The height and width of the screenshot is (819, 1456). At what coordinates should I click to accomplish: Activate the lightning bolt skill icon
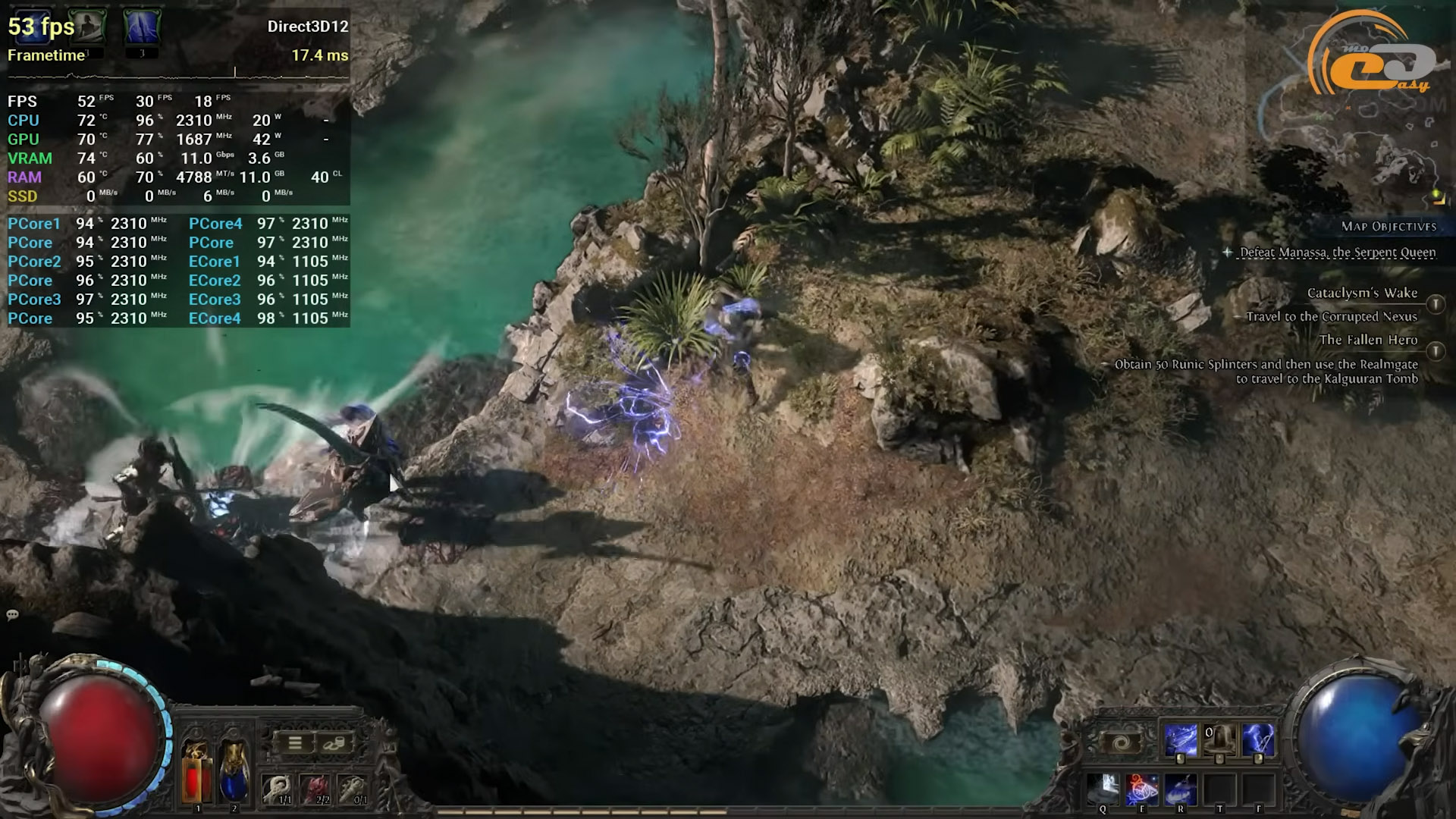[x=1258, y=740]
